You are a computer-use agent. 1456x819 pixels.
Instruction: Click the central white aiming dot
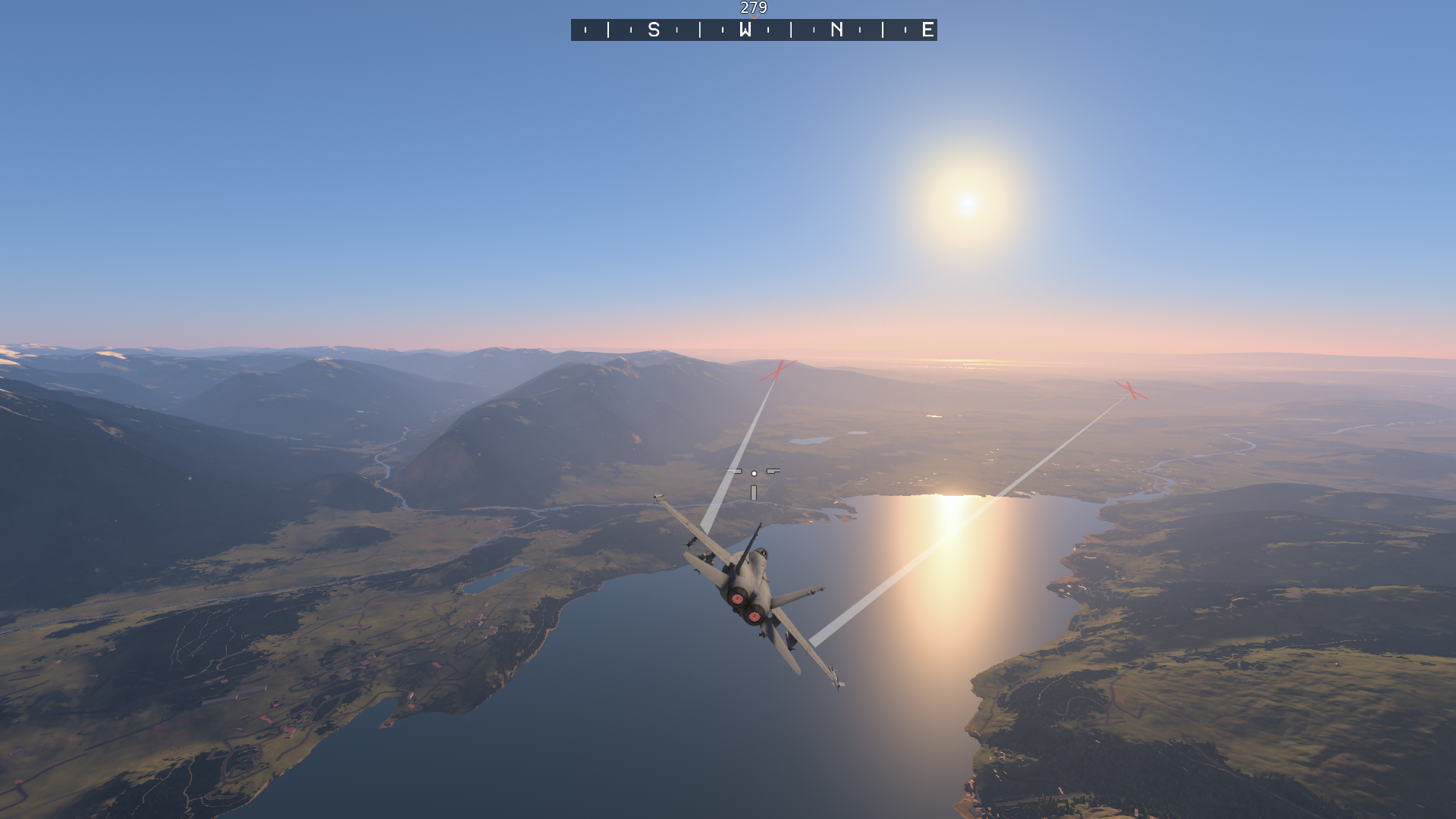point(754,472)
